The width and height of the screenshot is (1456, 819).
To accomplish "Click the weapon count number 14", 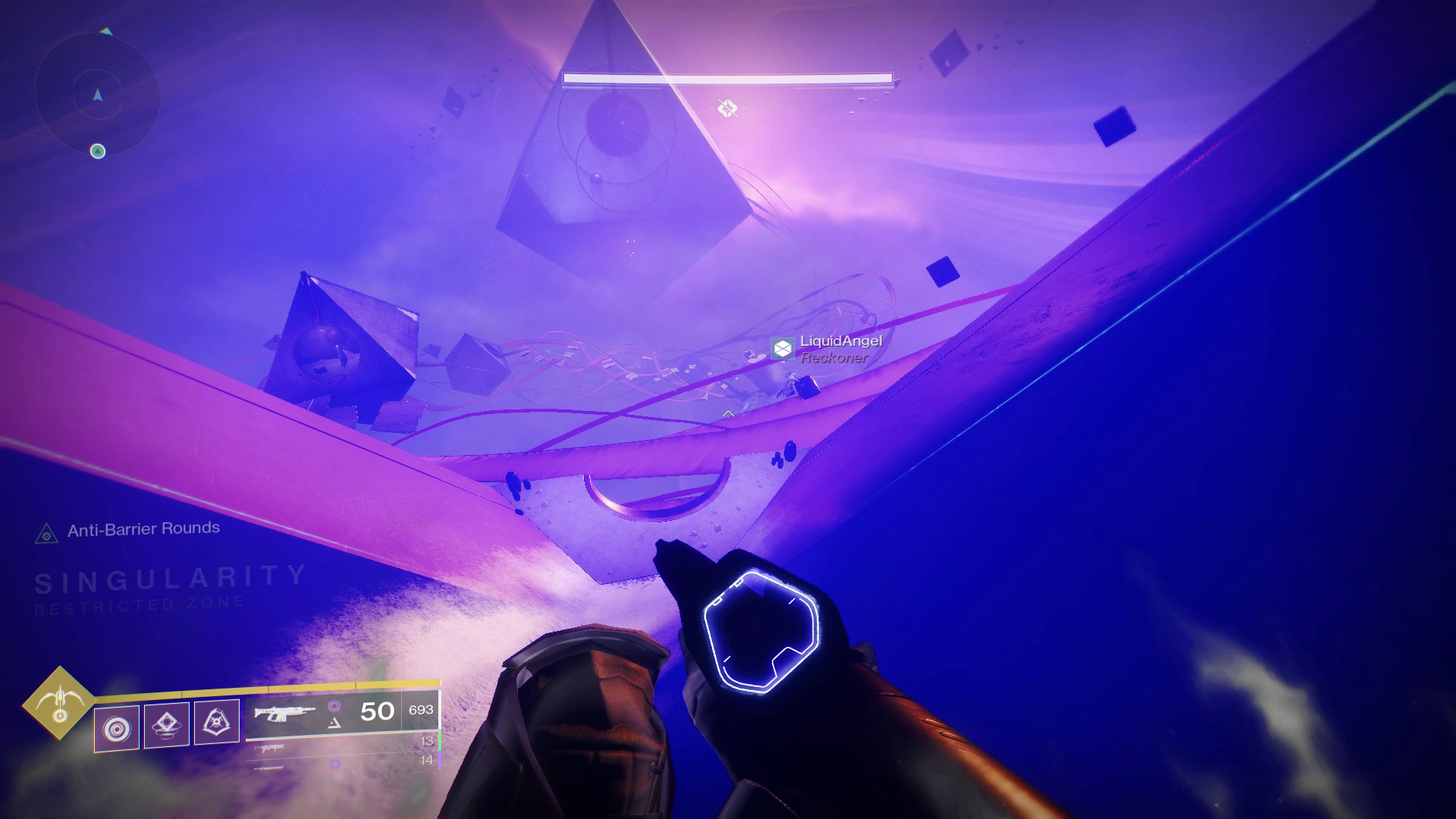I will coord(427,761).
